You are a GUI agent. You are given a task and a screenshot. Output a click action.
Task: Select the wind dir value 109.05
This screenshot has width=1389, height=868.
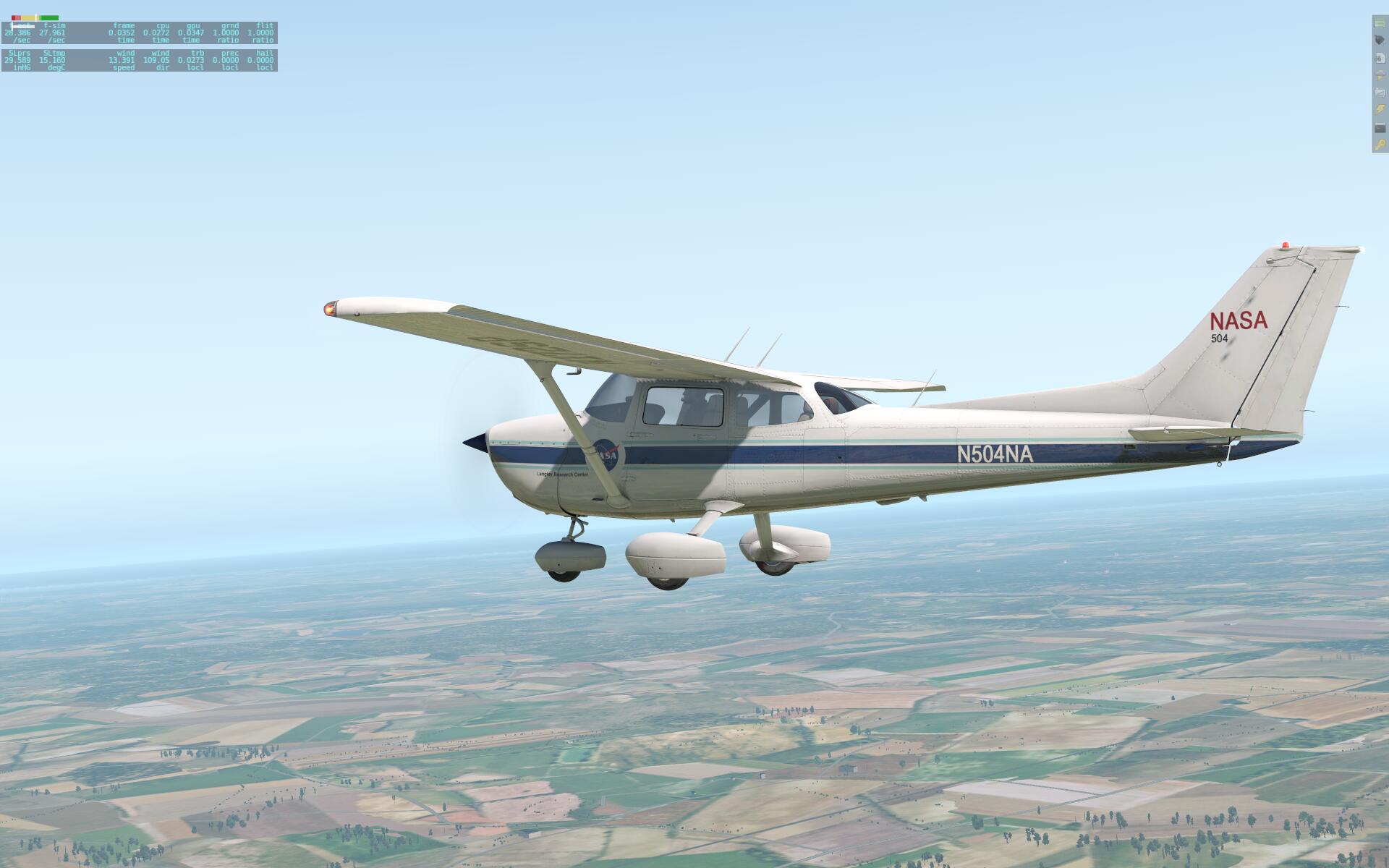coord(157,60)
